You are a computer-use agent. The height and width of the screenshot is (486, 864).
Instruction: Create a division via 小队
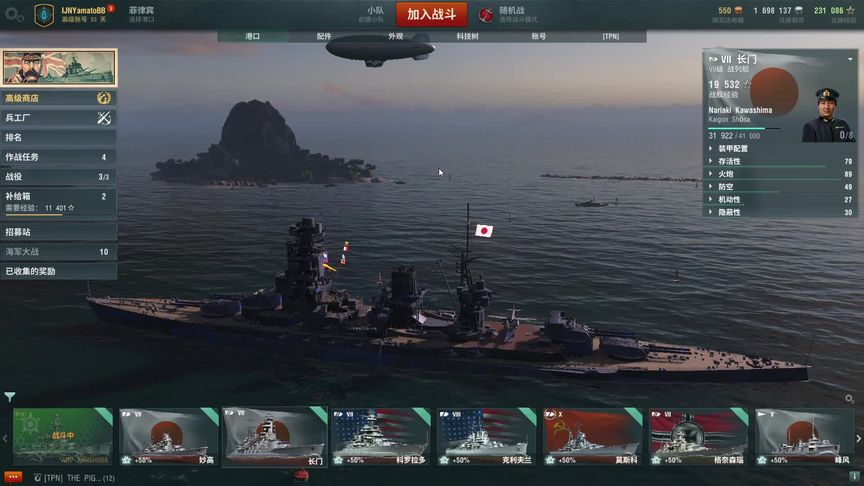click(x=374, y=15)
